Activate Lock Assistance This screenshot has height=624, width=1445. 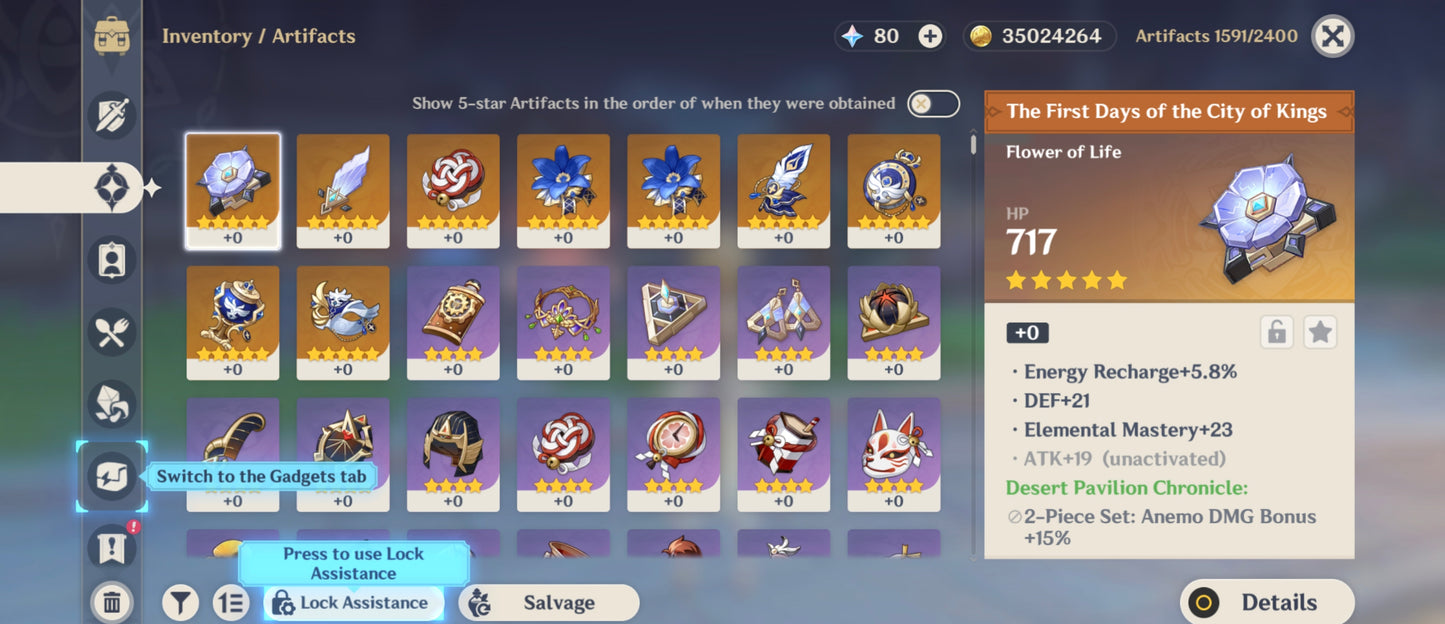tap(351, 602)
